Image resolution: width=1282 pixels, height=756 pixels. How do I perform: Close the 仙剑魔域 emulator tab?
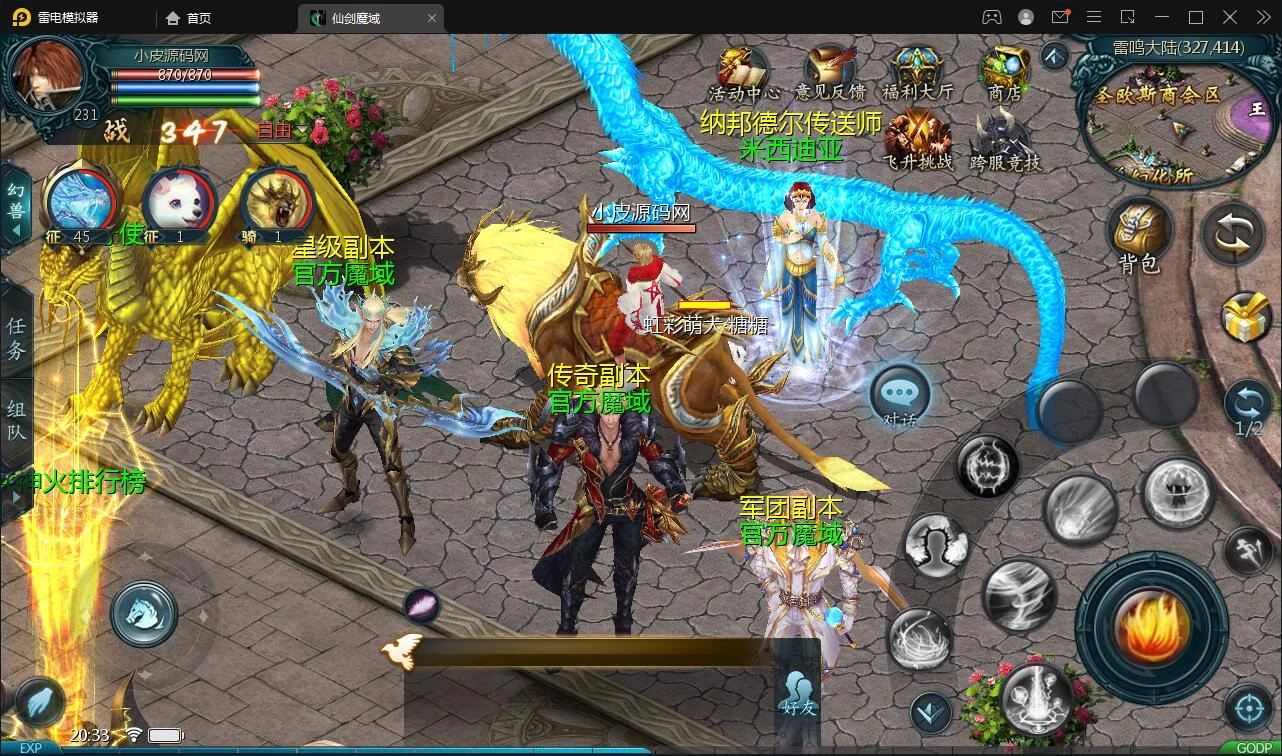pos(432,18)
